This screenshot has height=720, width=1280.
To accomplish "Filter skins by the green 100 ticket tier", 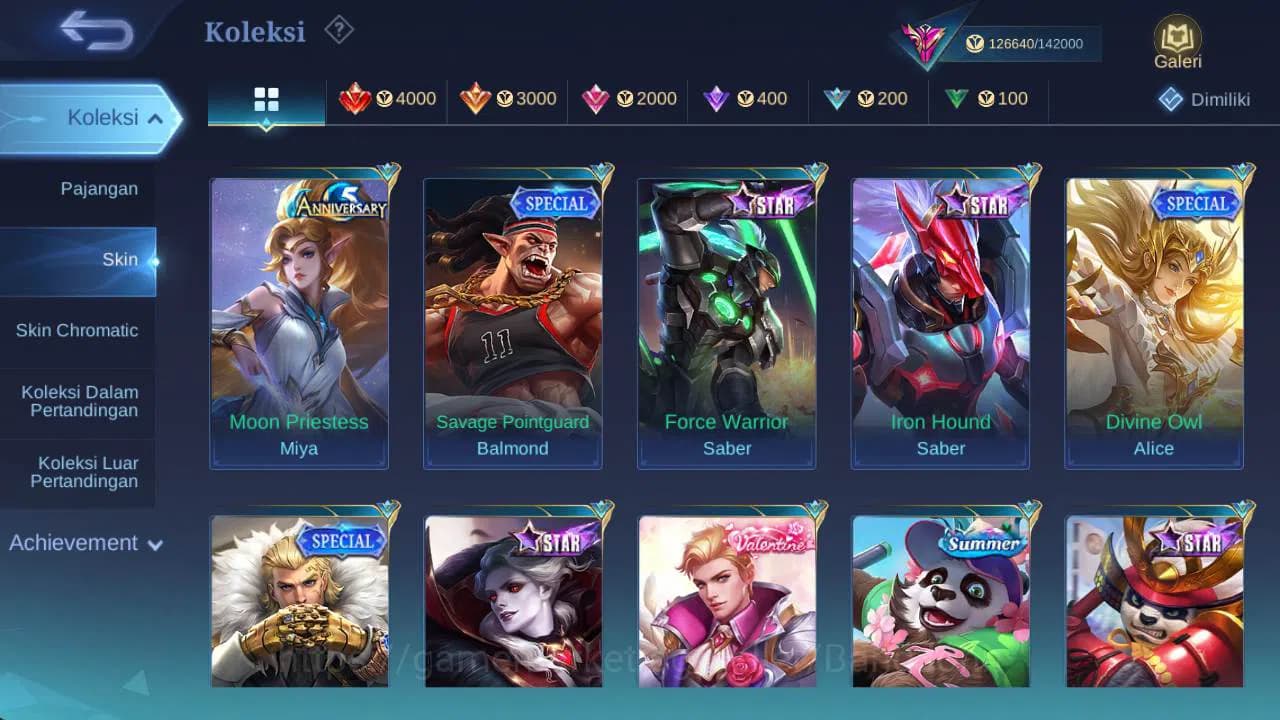I will [x=984, y=99].
